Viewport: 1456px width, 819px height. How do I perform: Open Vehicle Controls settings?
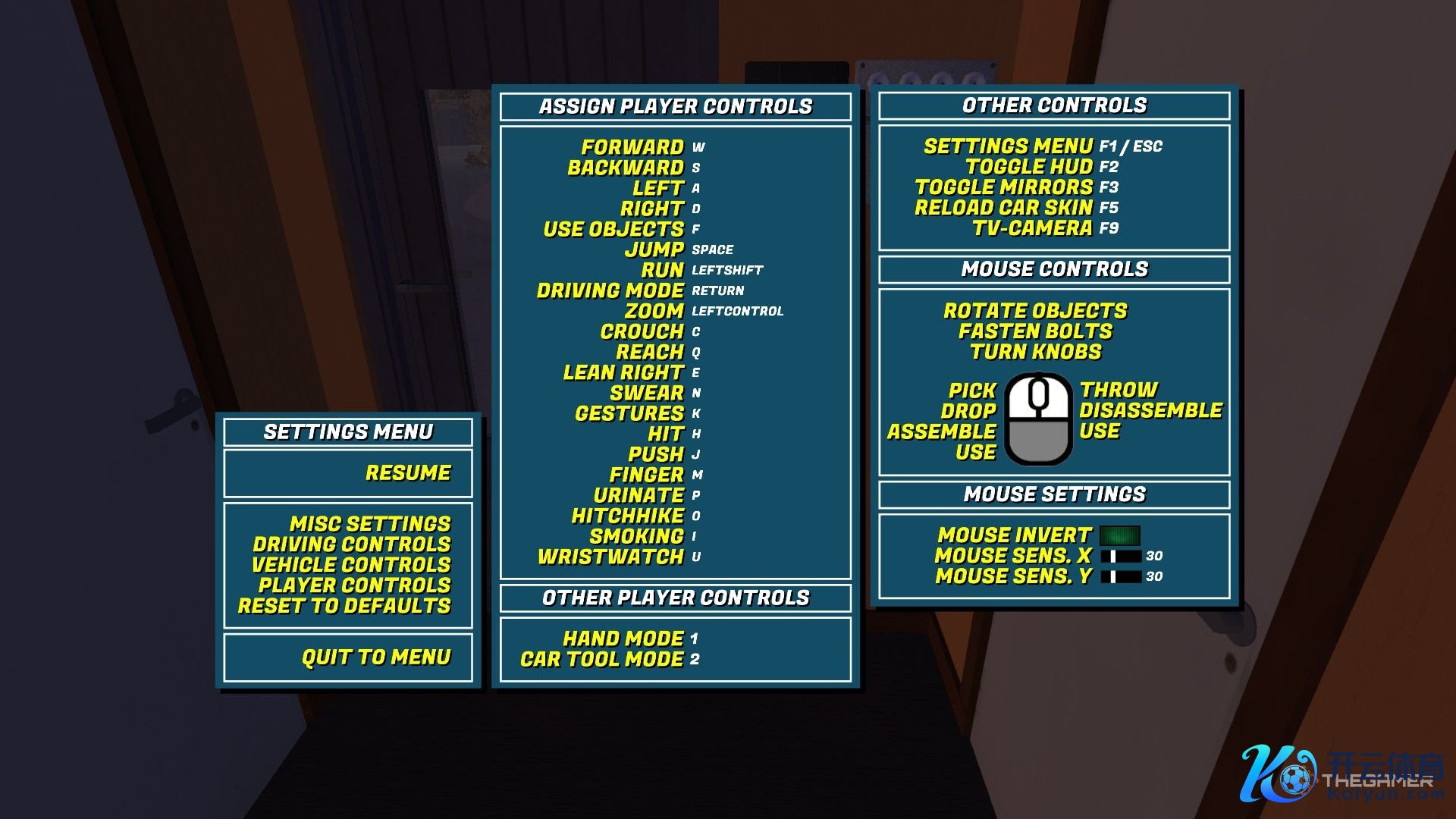pos(351,565)
